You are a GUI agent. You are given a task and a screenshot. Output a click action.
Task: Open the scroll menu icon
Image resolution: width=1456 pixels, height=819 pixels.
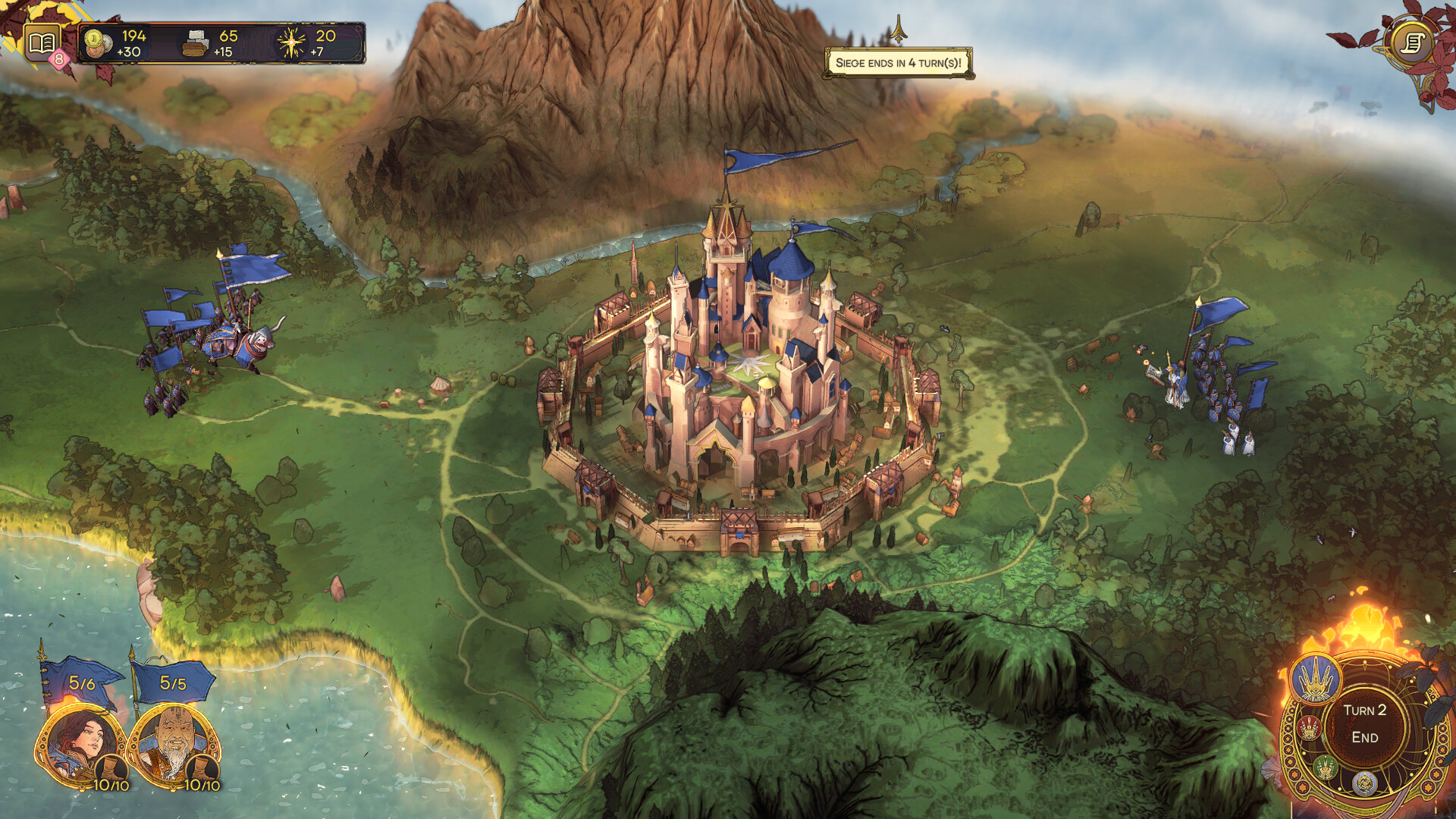[x=1412, y=42]
